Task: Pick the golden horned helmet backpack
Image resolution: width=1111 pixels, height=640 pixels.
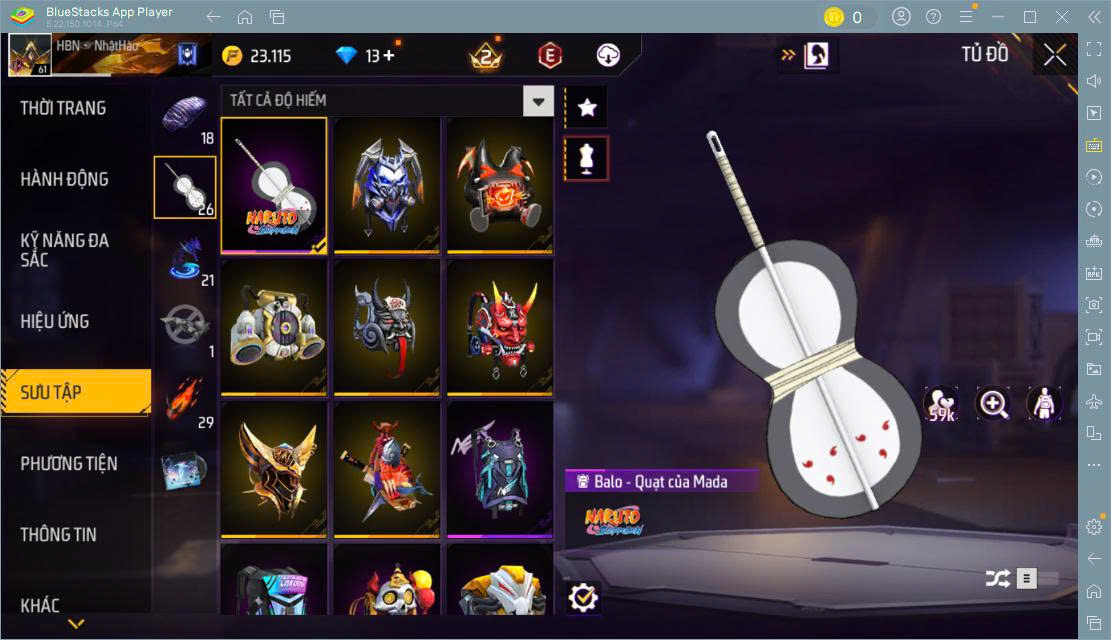Action: tap(274, 469)
